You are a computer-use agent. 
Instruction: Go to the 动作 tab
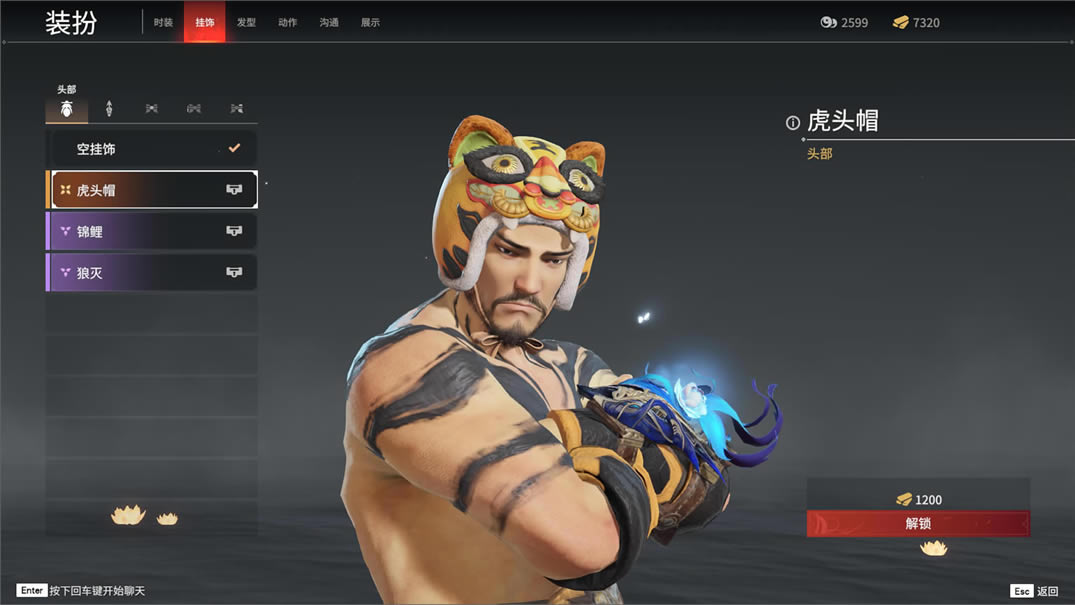288,22
